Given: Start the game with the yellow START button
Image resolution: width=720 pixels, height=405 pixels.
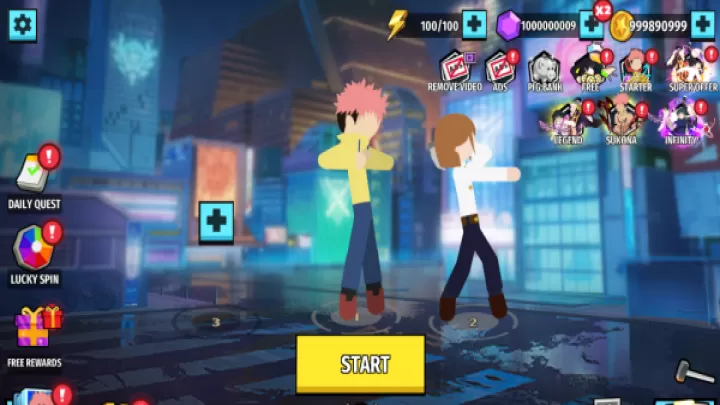Looking at the screenshot, I should (x=360, y=363).
